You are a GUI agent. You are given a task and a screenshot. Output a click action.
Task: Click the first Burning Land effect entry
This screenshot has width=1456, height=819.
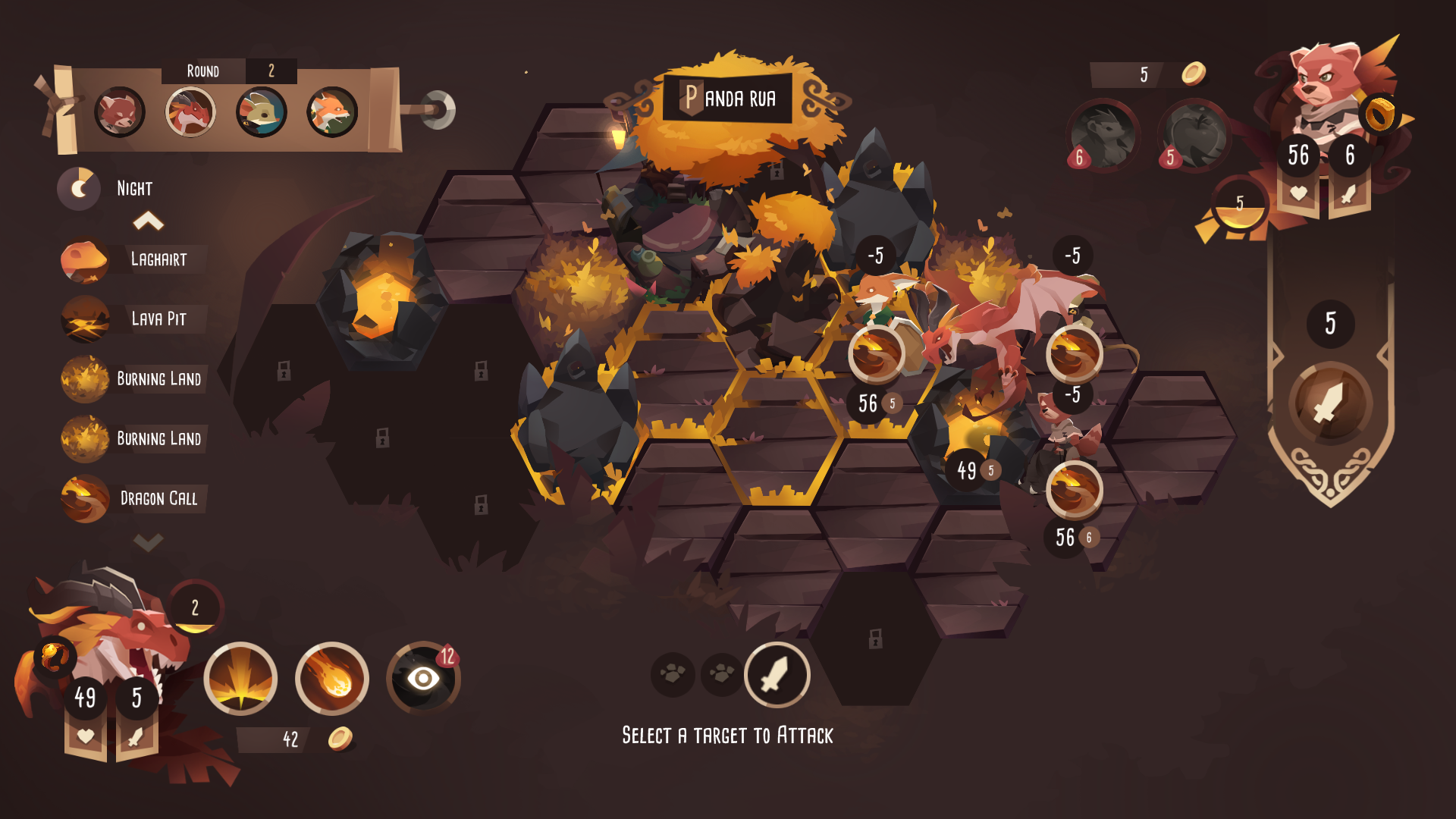pyautogui.click(x=86, y=379)
